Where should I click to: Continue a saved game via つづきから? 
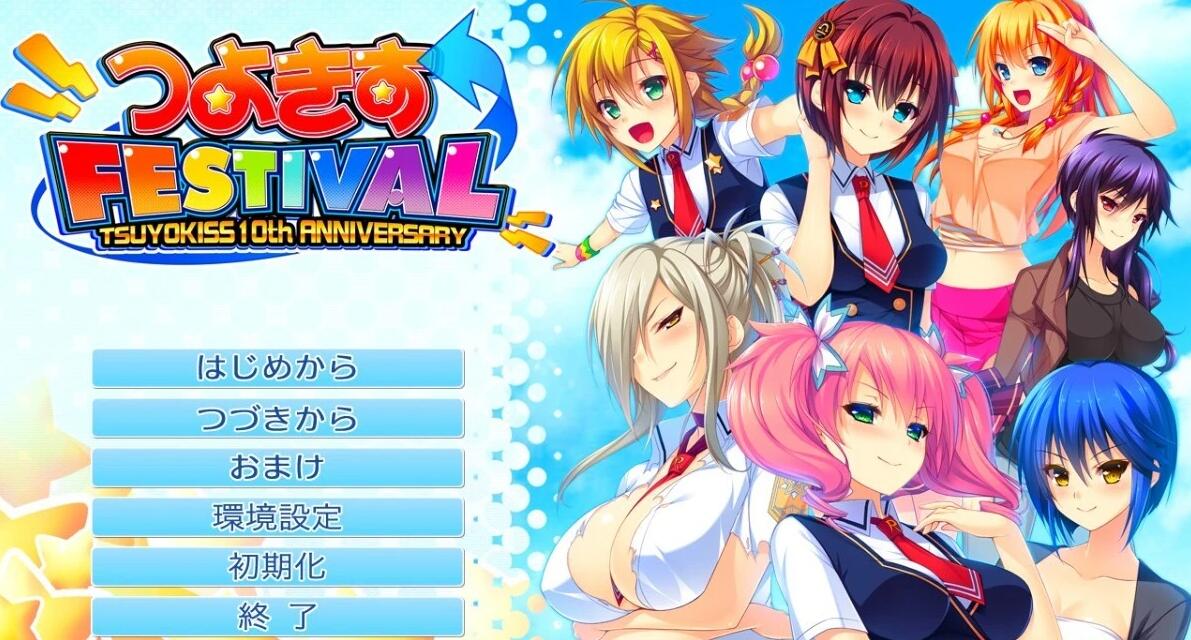click(x=278, y=418)
